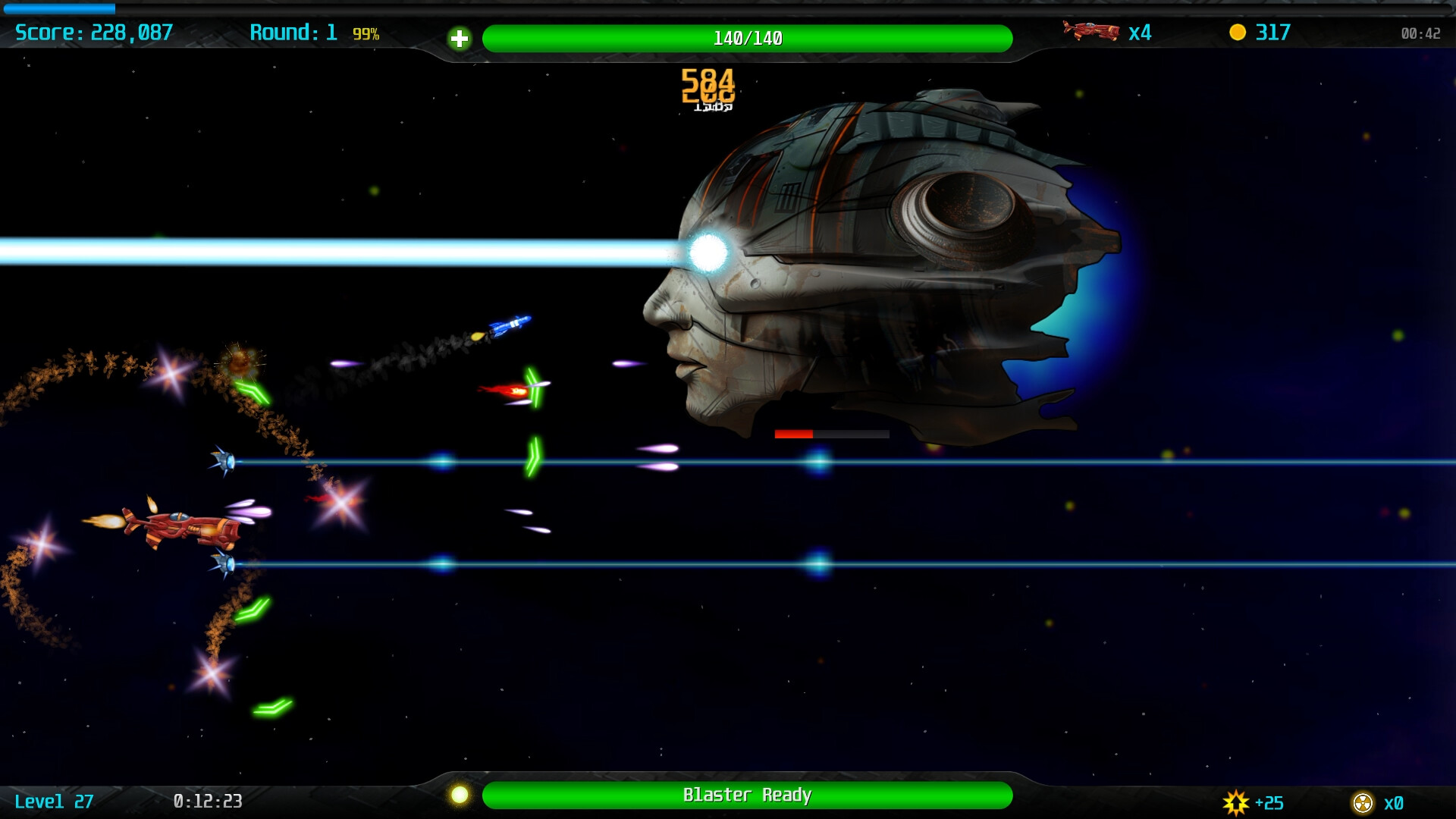The width and height of the screenshot is (1456, 819).
Task: Click the green plus health icon
Action: [x=460, y=38]
